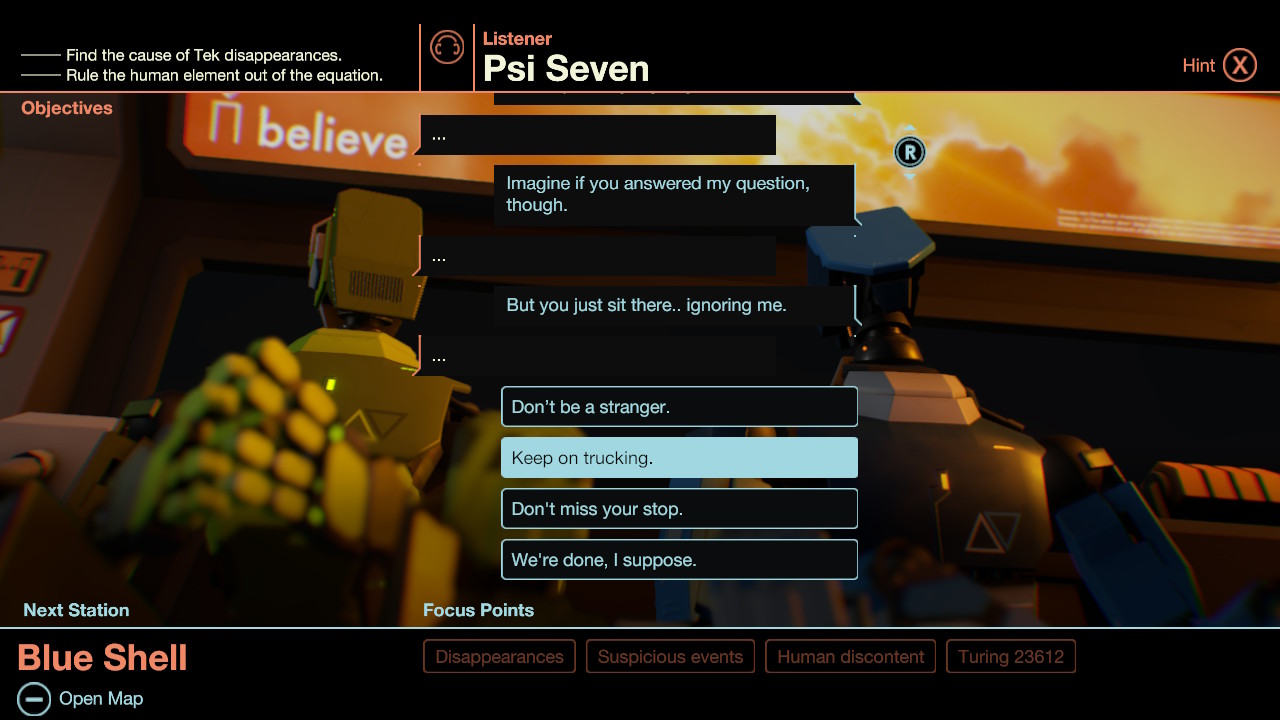1280x720 pixels.
Task: Click the Focus Points heading
Action: pos(478,610)
